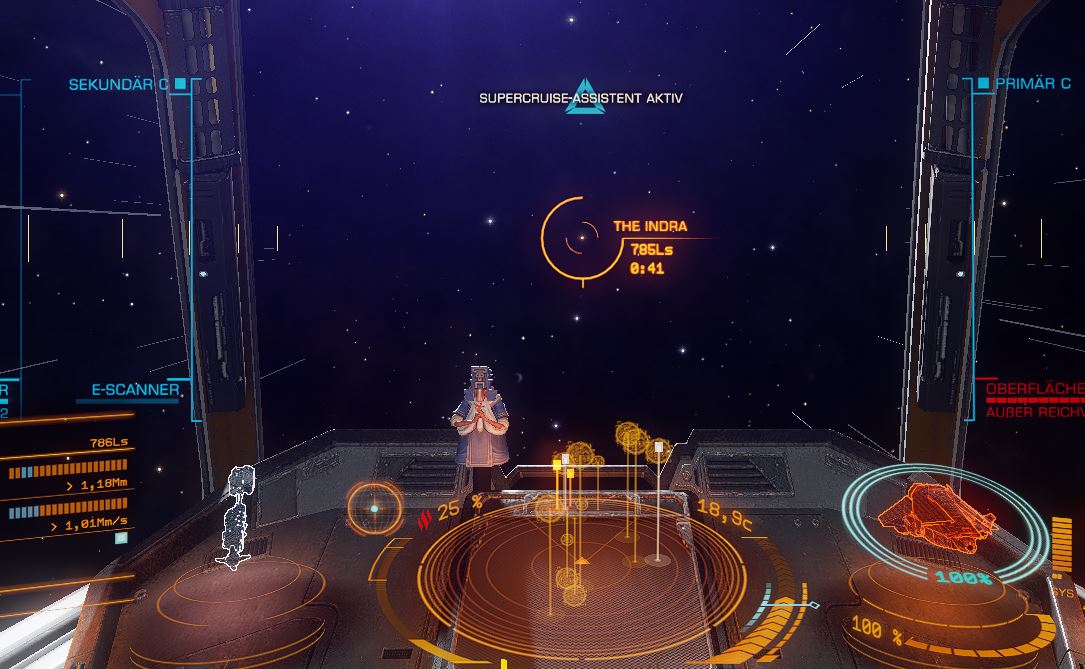This screenshot has height=669, width=1085.
Task: Select the SEKUNDÄR C fire group label
Action: tap(118, 85)
